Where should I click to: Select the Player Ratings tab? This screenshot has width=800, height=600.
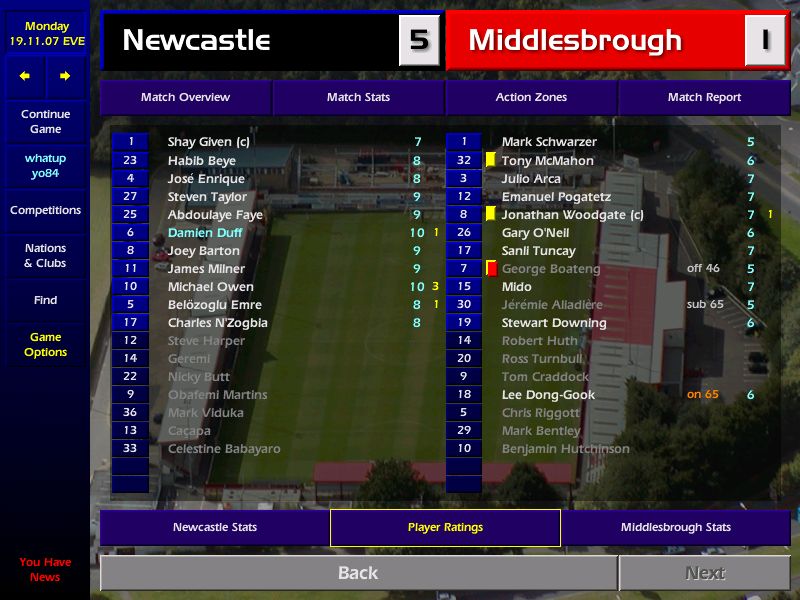coord(445,527)
